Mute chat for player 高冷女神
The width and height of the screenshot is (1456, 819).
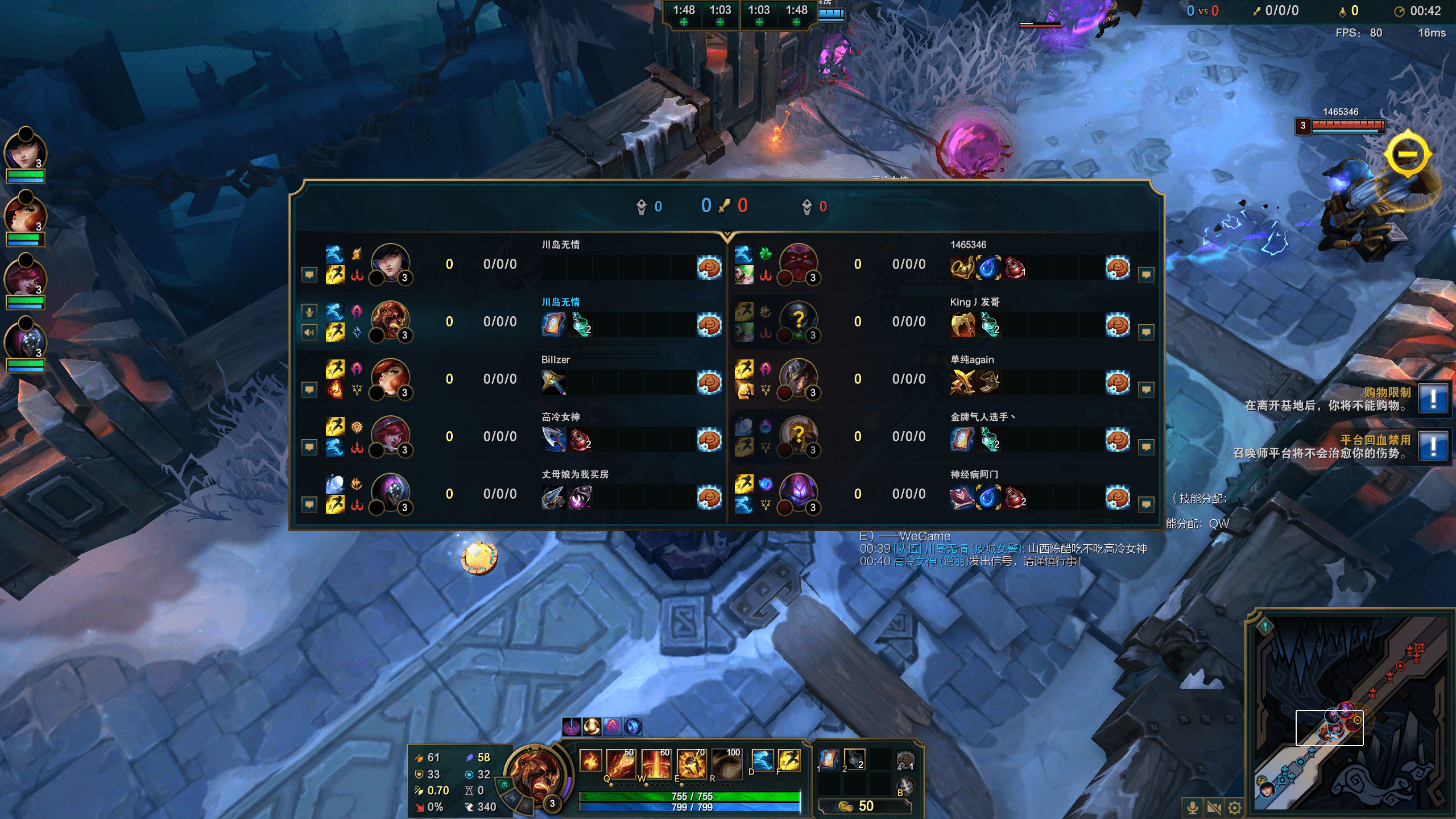pyautogui.click(x=309, y=447)
